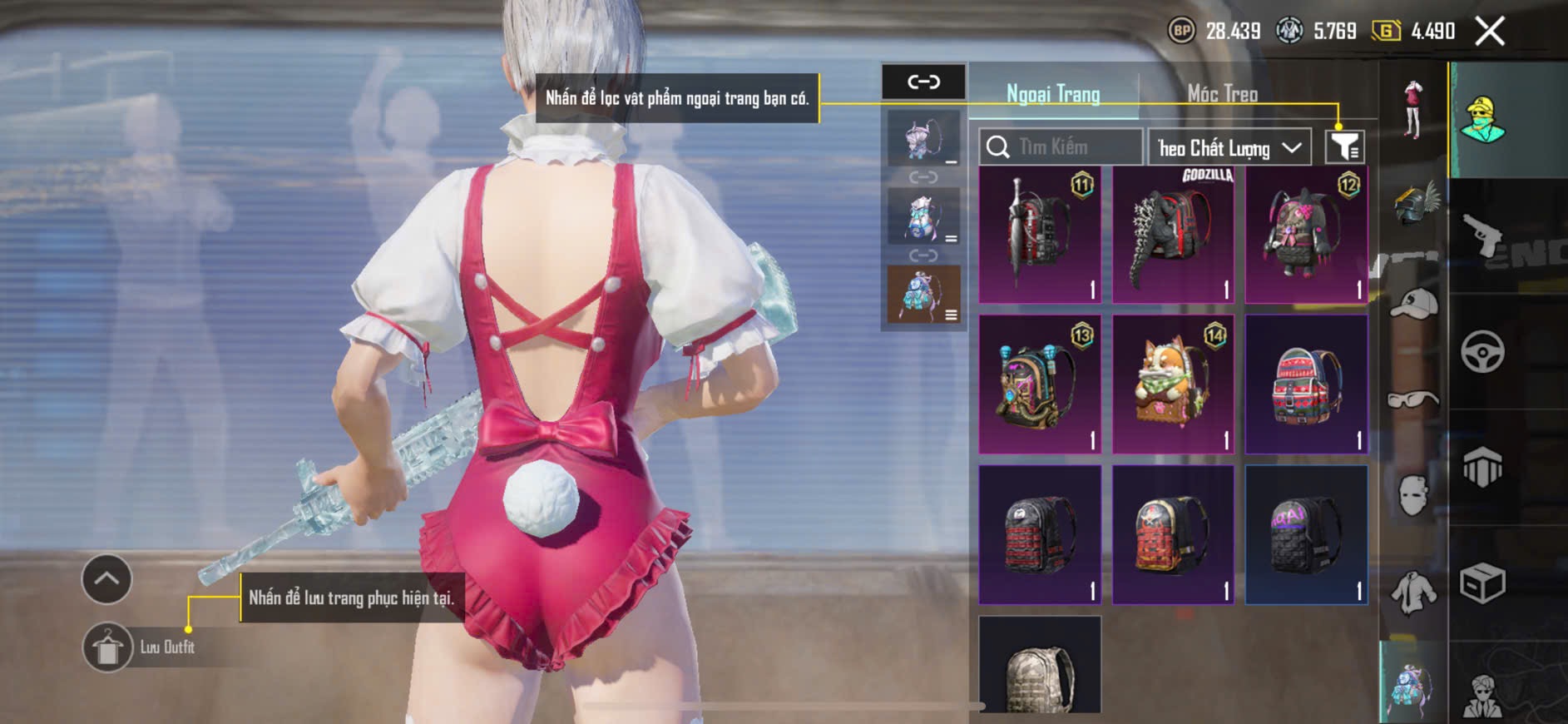Open the helmet category
The image size is (1568, 724).
coord(1414,203)
